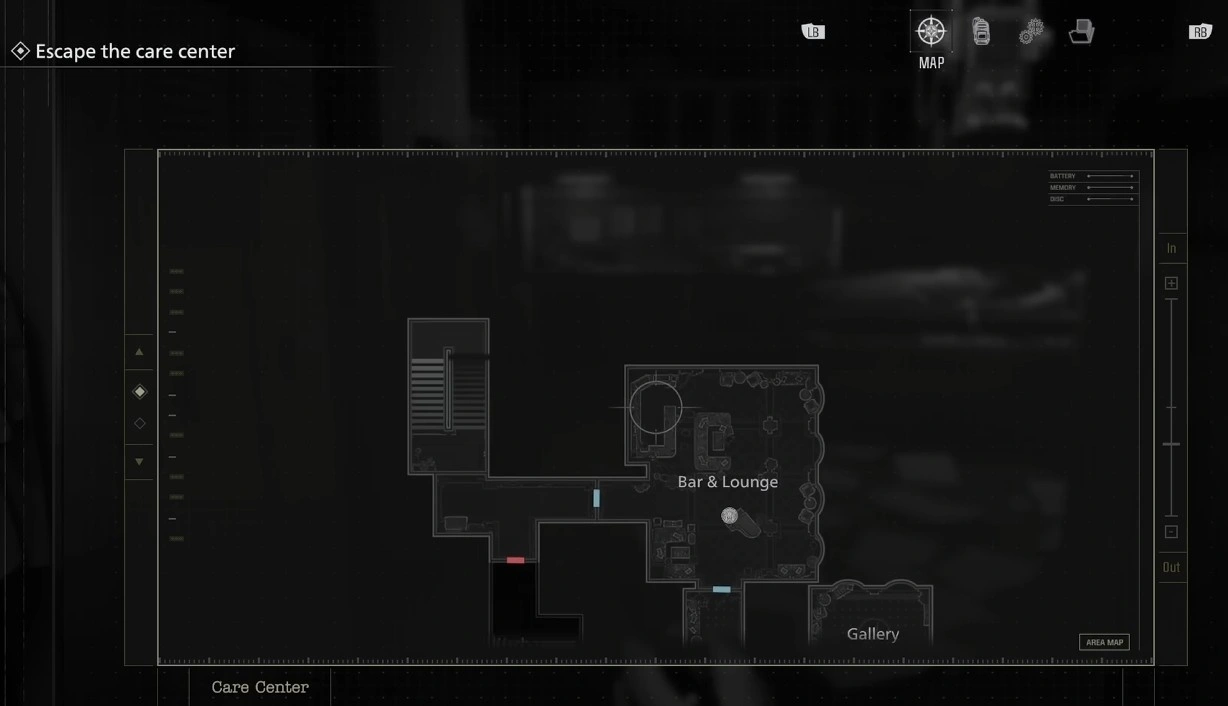Go down one floor with the down arrow
Viewport: 1228px width, 706px height.
click(139, 462)
